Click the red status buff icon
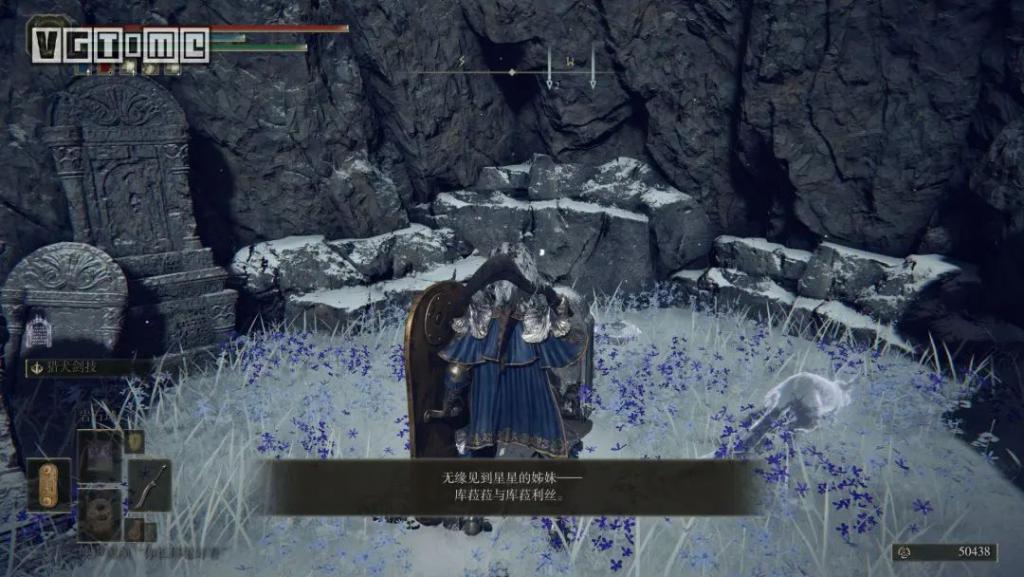 (106, 69)
